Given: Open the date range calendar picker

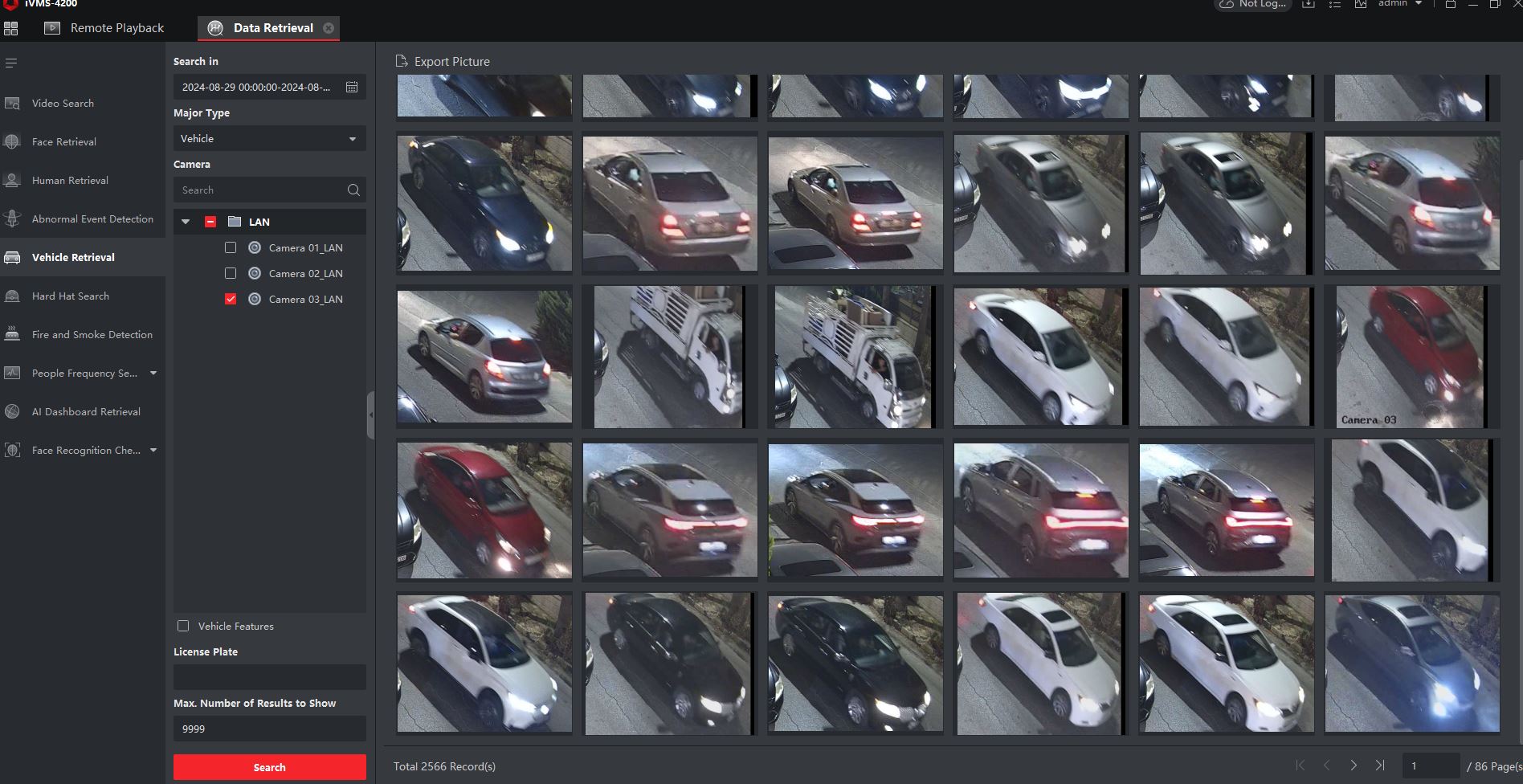Looking at the screenshot, I should click(352, 88).
